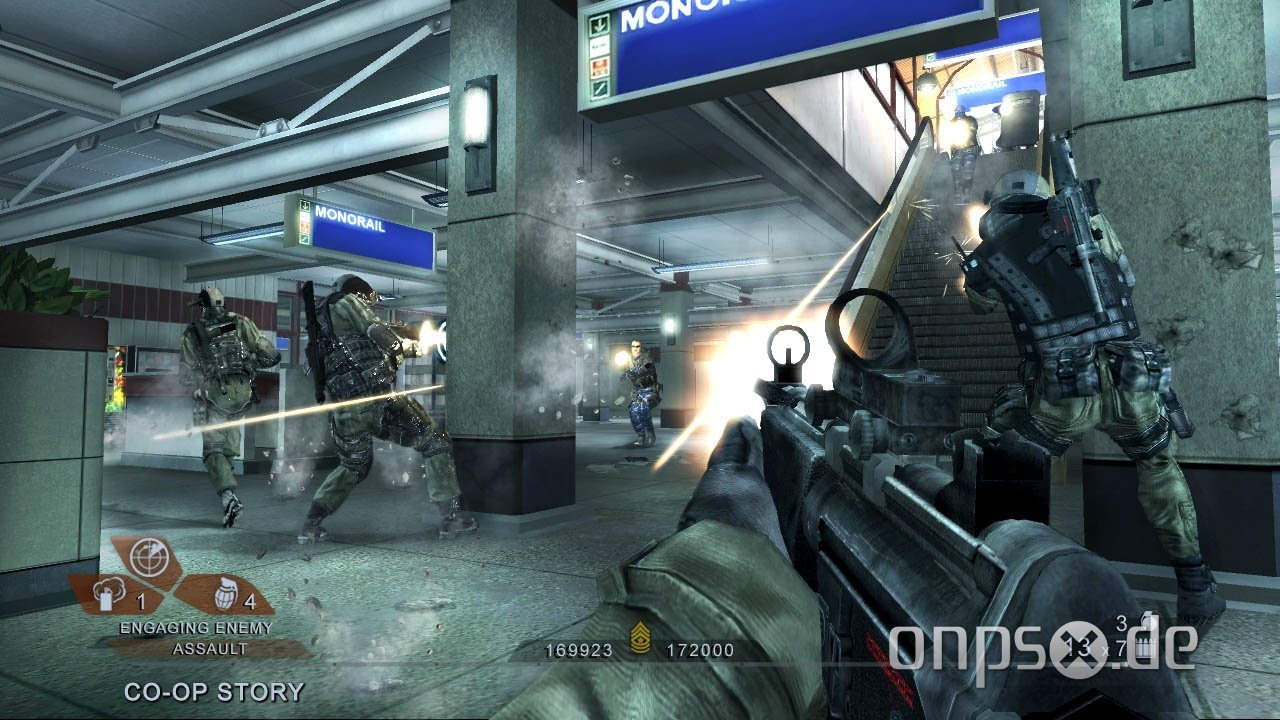Select the smoke grenade icon in the HUD
The width and height of the screenshot is (1280, 720).
click(x=105, y=595)
